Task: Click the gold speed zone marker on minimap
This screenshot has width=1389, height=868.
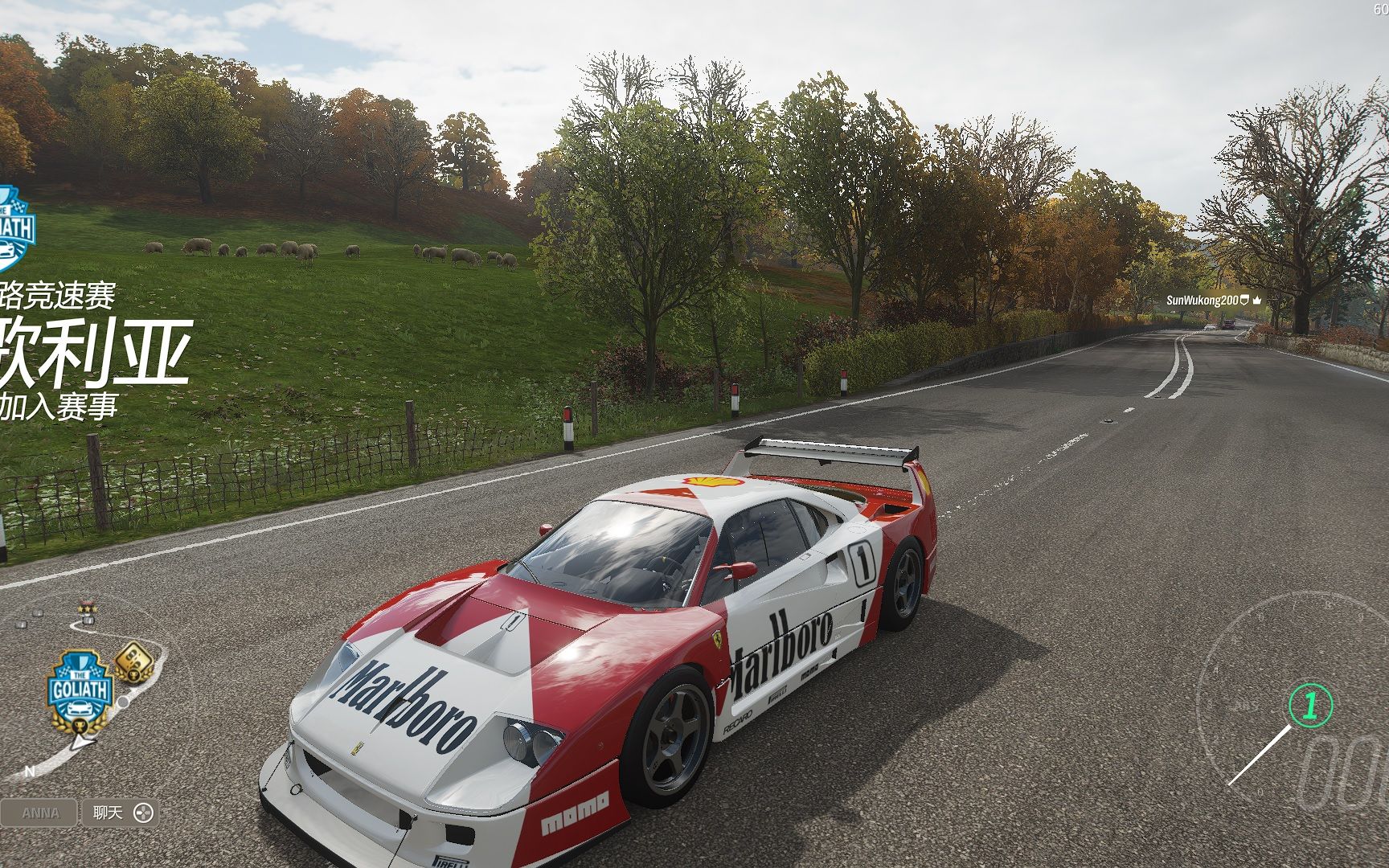Action: tap(132, 662)
